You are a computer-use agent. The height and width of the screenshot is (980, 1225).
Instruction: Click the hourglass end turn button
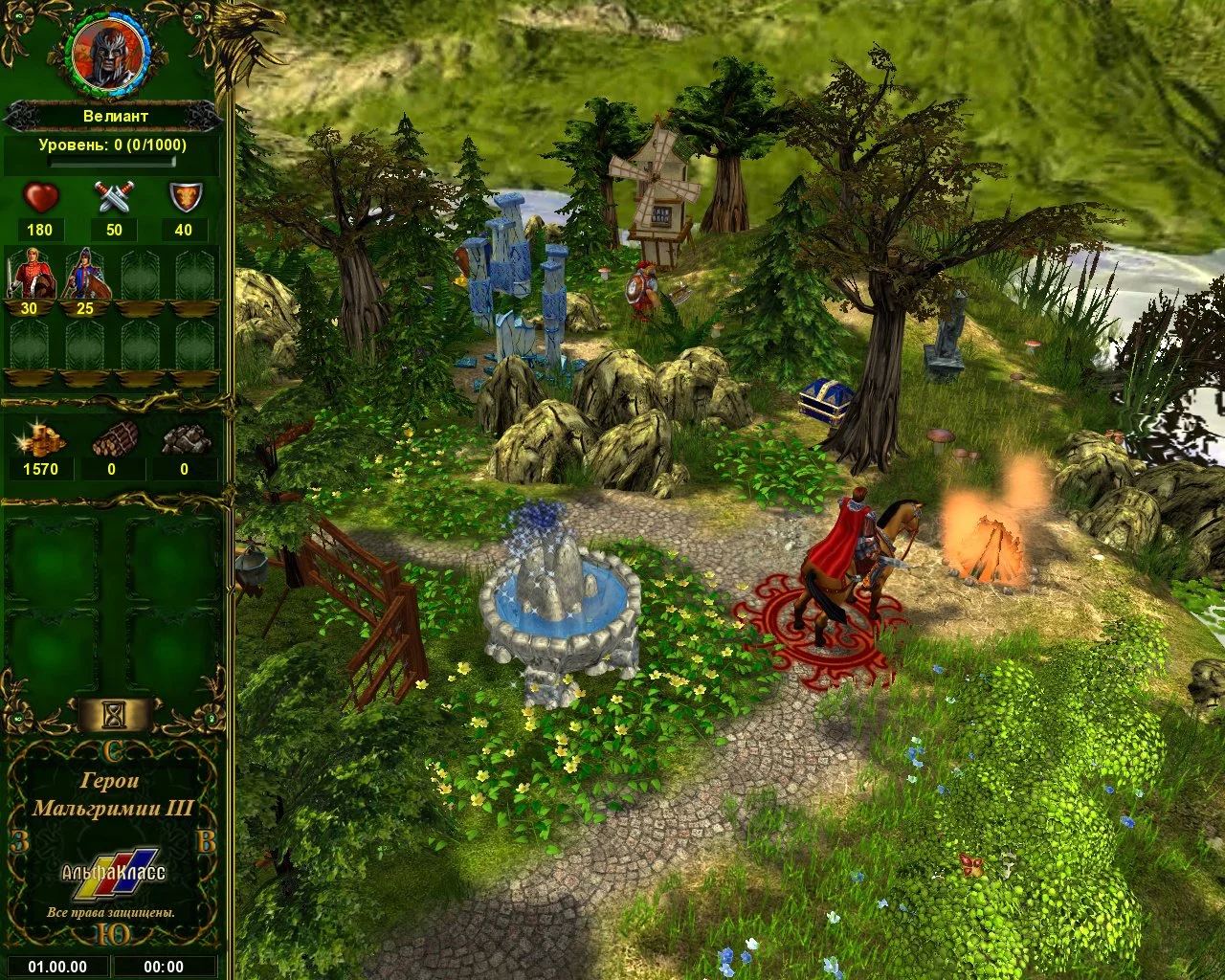tap(115, 713)
